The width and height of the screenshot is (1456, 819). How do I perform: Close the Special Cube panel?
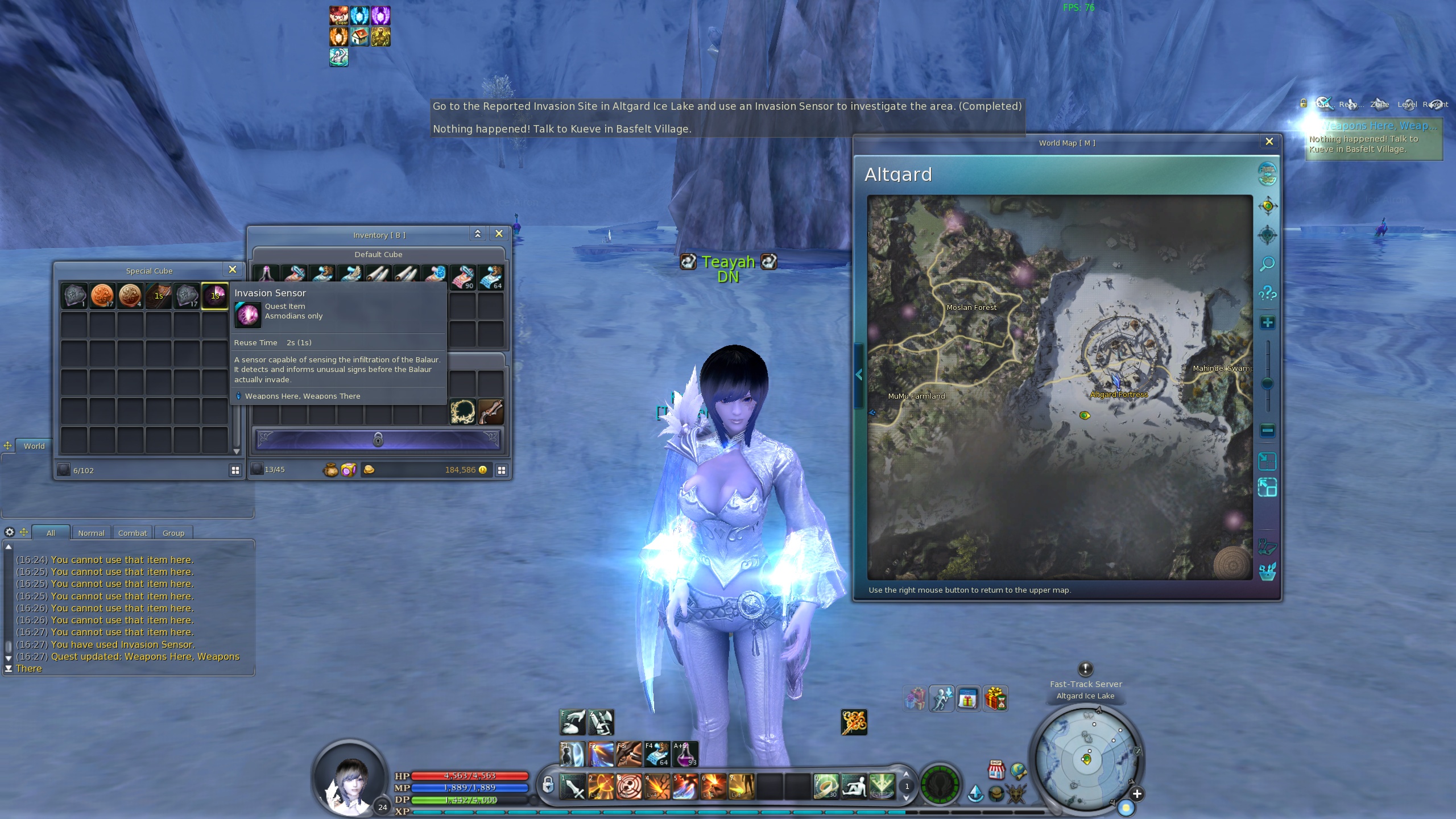point(232,270)
